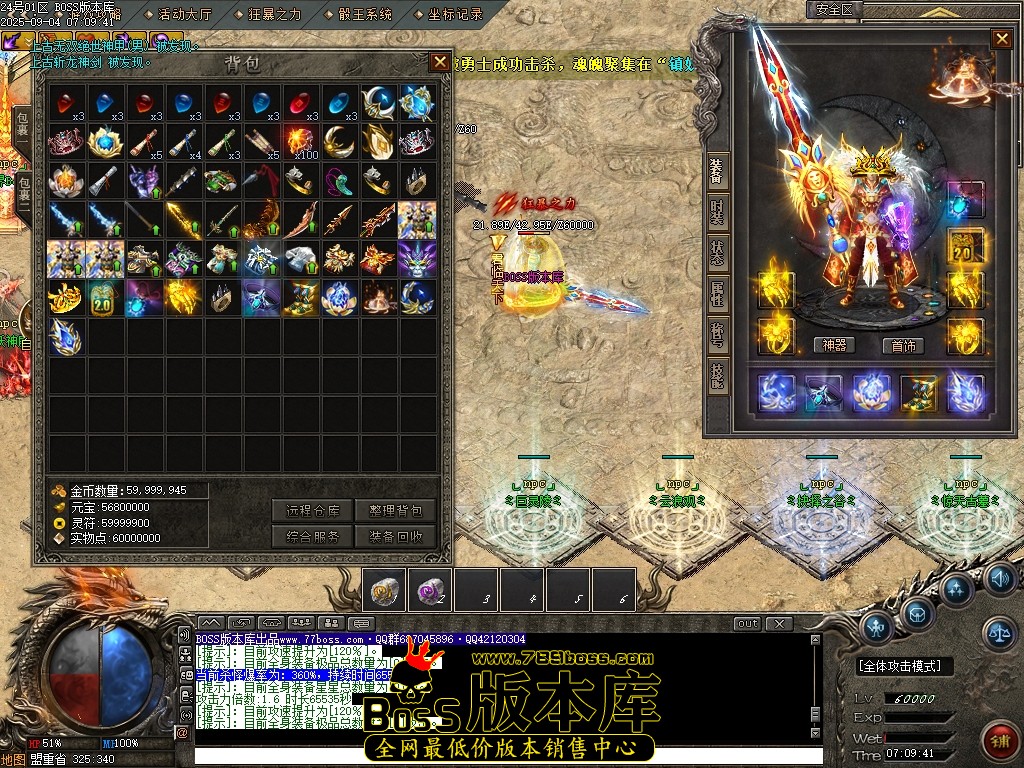
Task: Close the character equipment panel
Action: (x=1001, y=39)
